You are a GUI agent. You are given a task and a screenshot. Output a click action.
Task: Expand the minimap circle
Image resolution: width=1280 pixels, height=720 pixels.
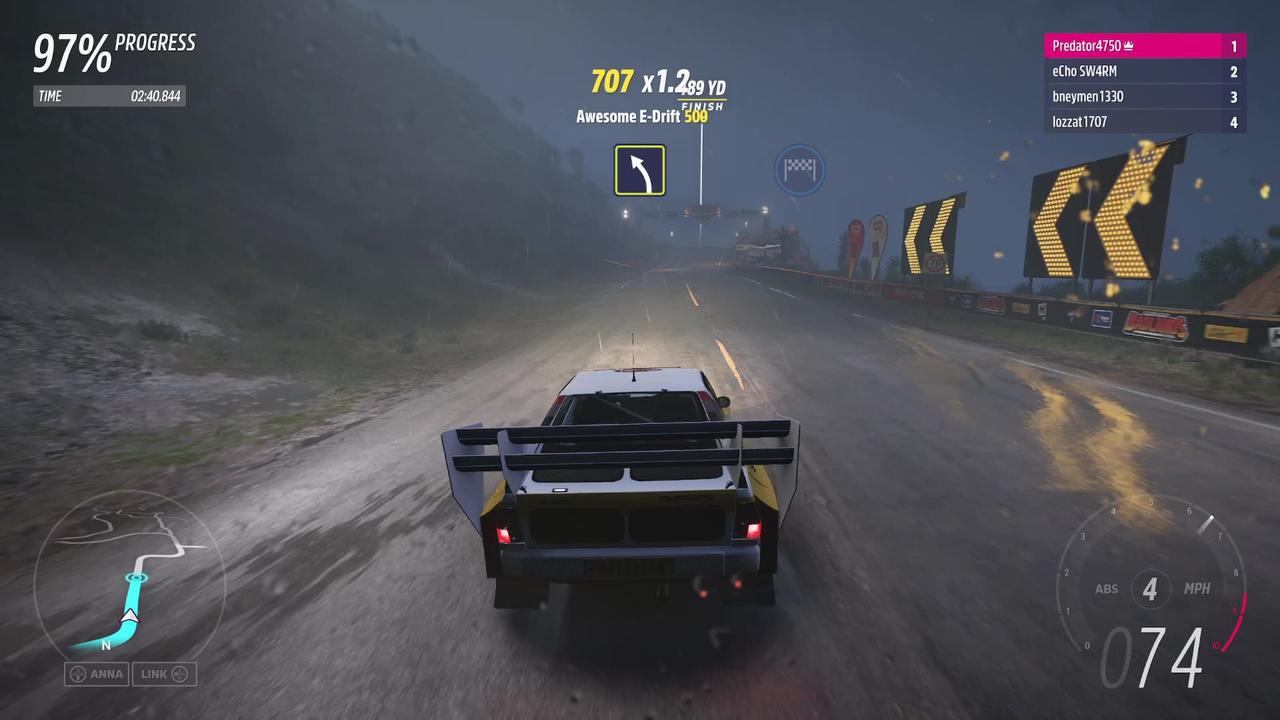pyautogui.click(x=133, y=580)
